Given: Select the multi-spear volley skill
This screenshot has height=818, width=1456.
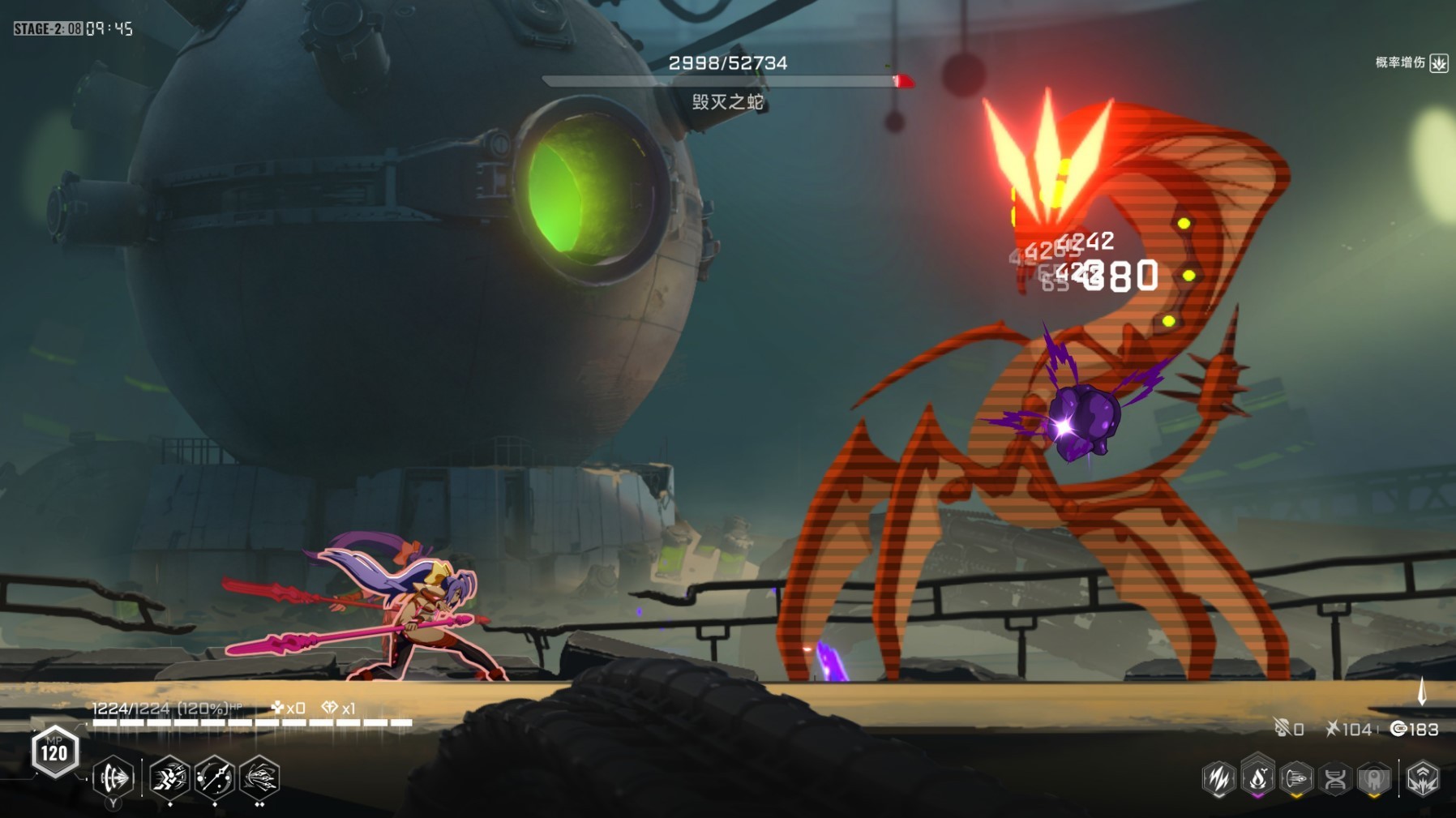Looking at the screenshot, I should (259, 778).
